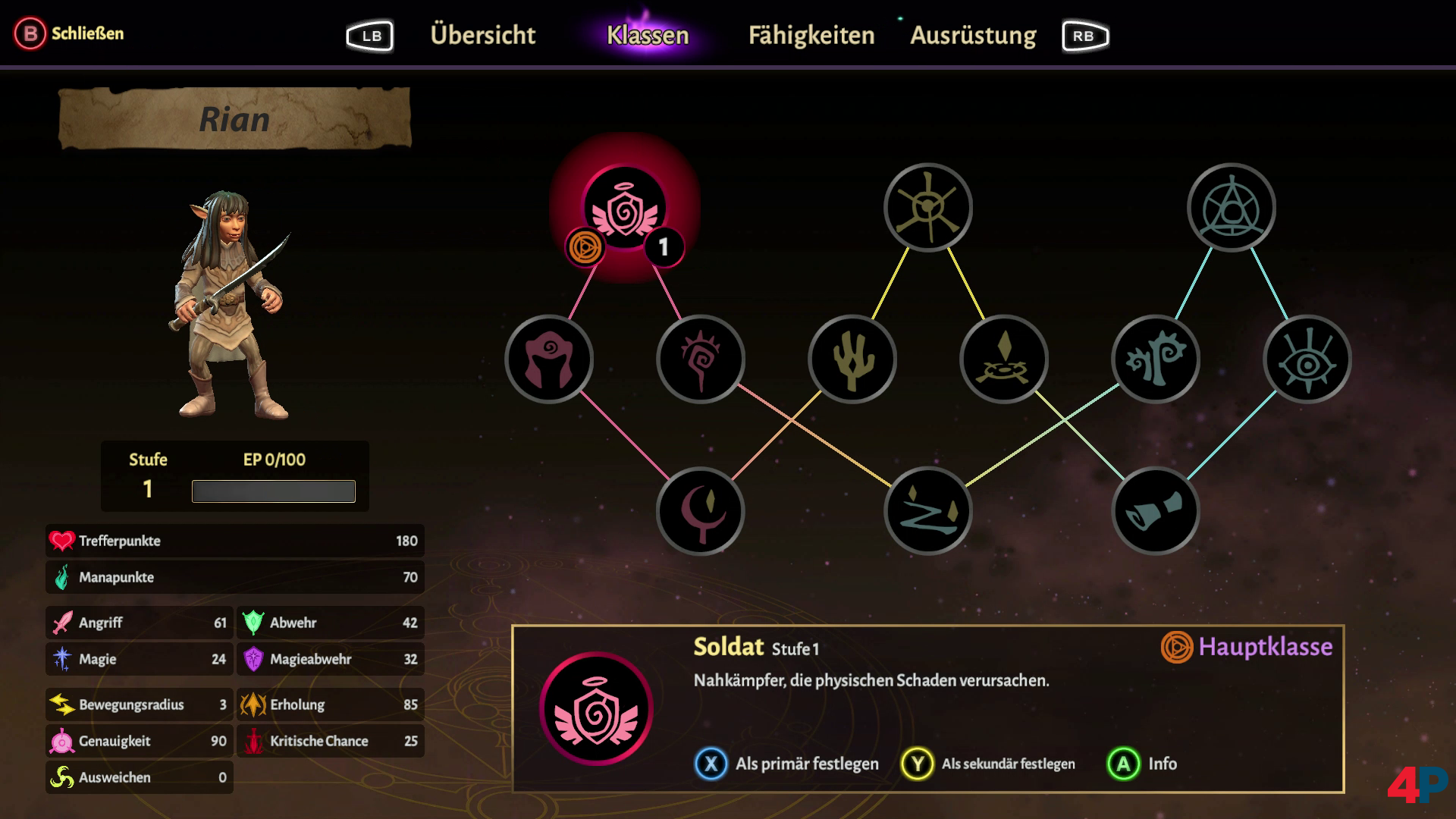Switch to the Fähigkeiten tab
1456x819 pixels.
[x=811, y=35]
